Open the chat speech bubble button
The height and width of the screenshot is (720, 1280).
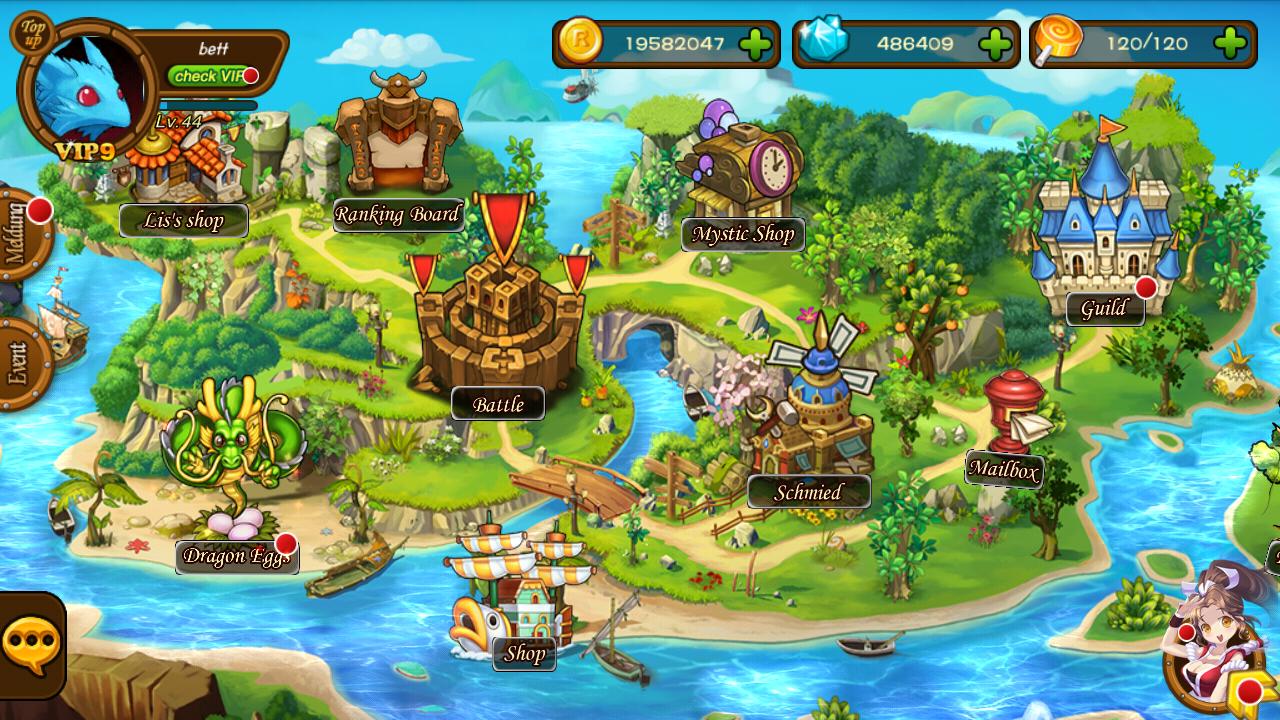[x=31, y=645]
